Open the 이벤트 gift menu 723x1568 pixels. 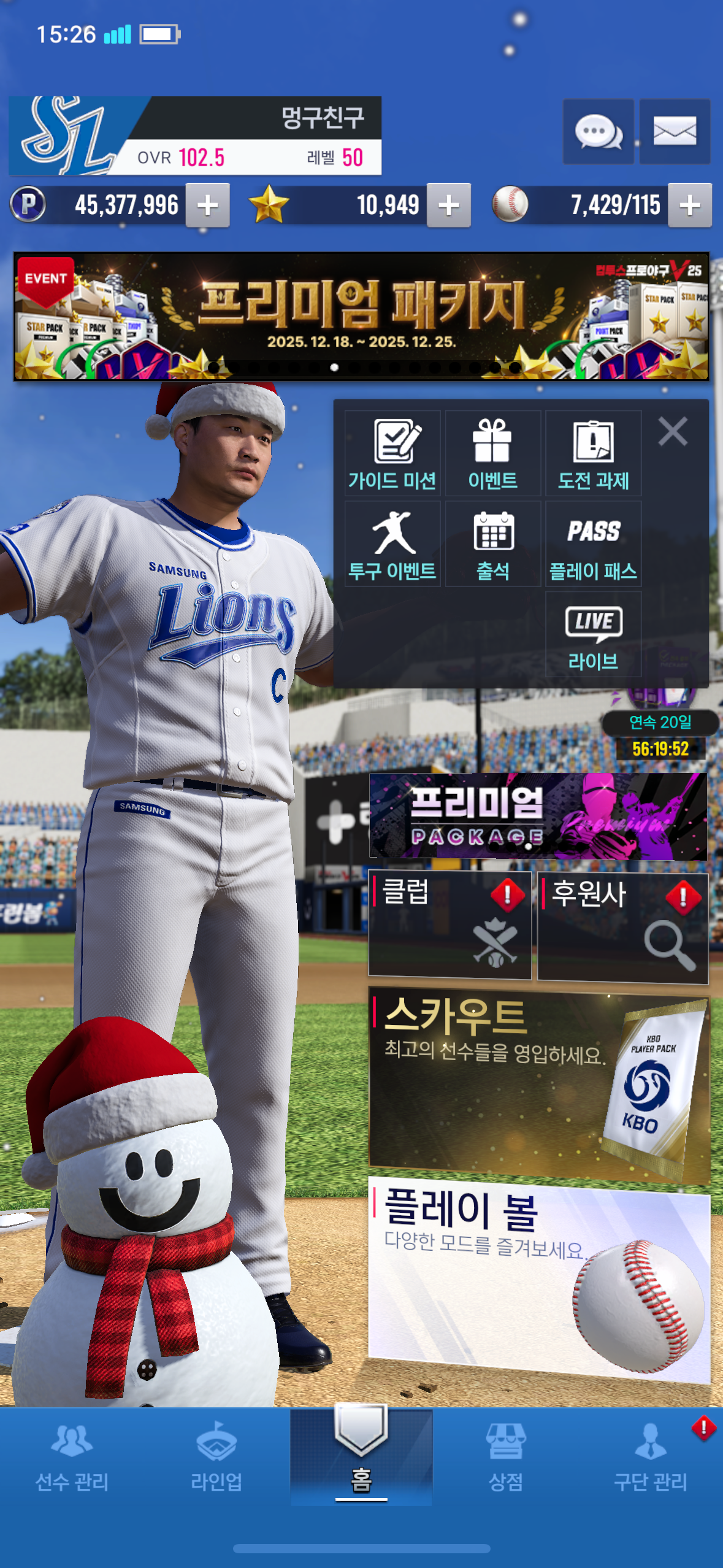click(x=492, y=454)
